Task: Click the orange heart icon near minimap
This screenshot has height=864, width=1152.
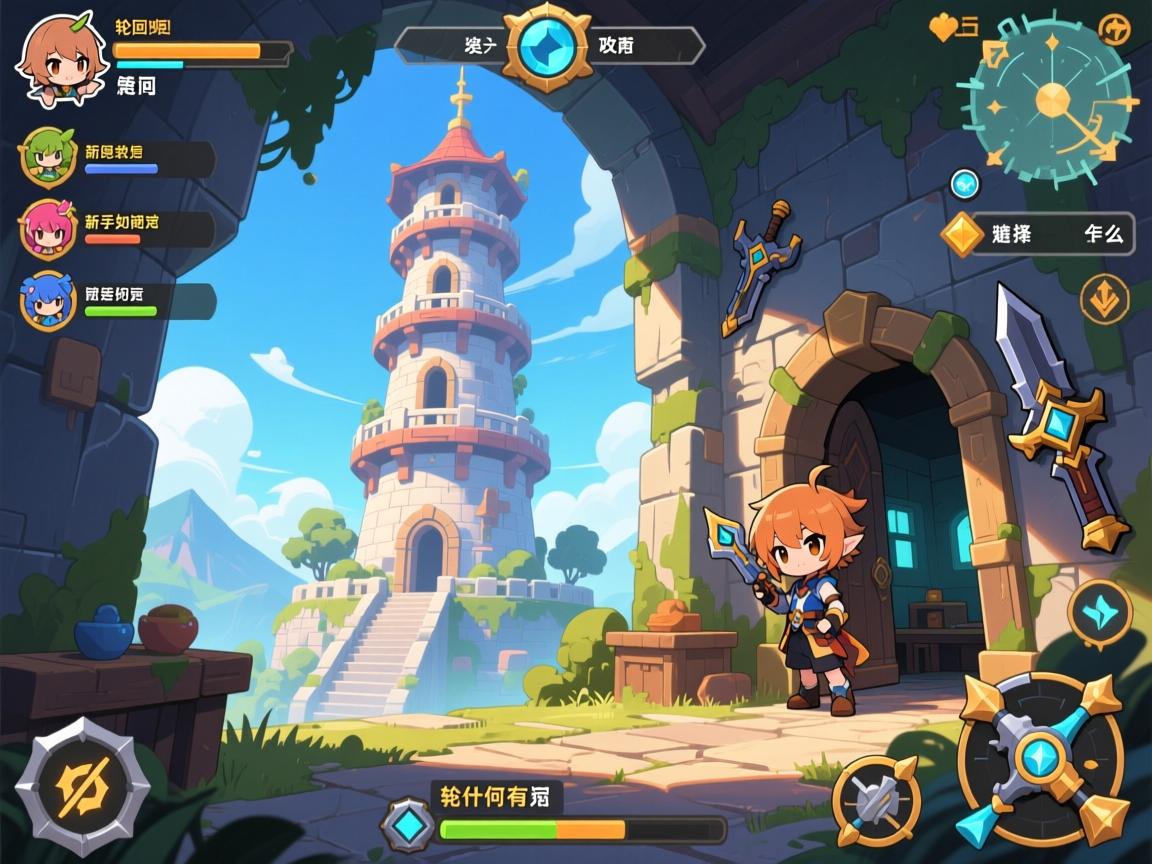Action: [x=943, y=29]
